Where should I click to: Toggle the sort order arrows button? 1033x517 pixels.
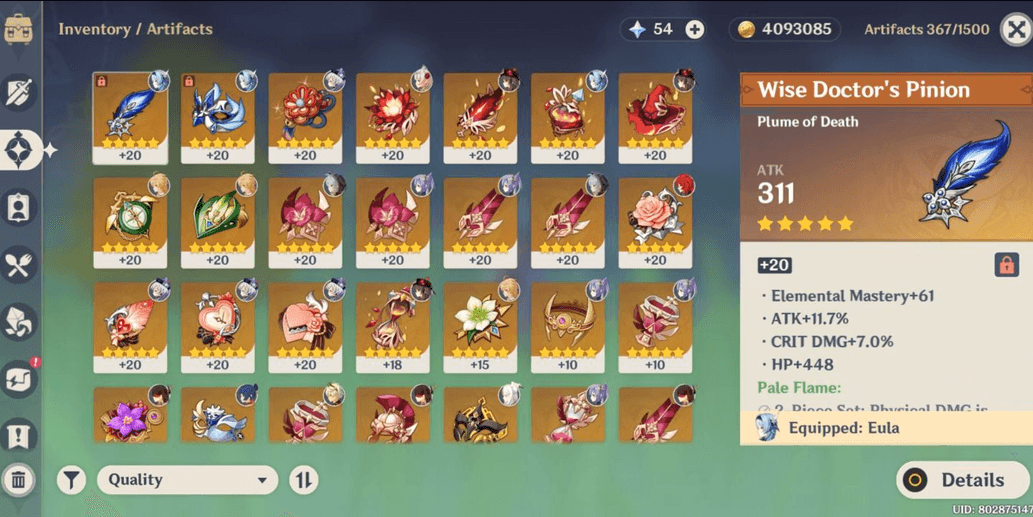tap(304, 480)
